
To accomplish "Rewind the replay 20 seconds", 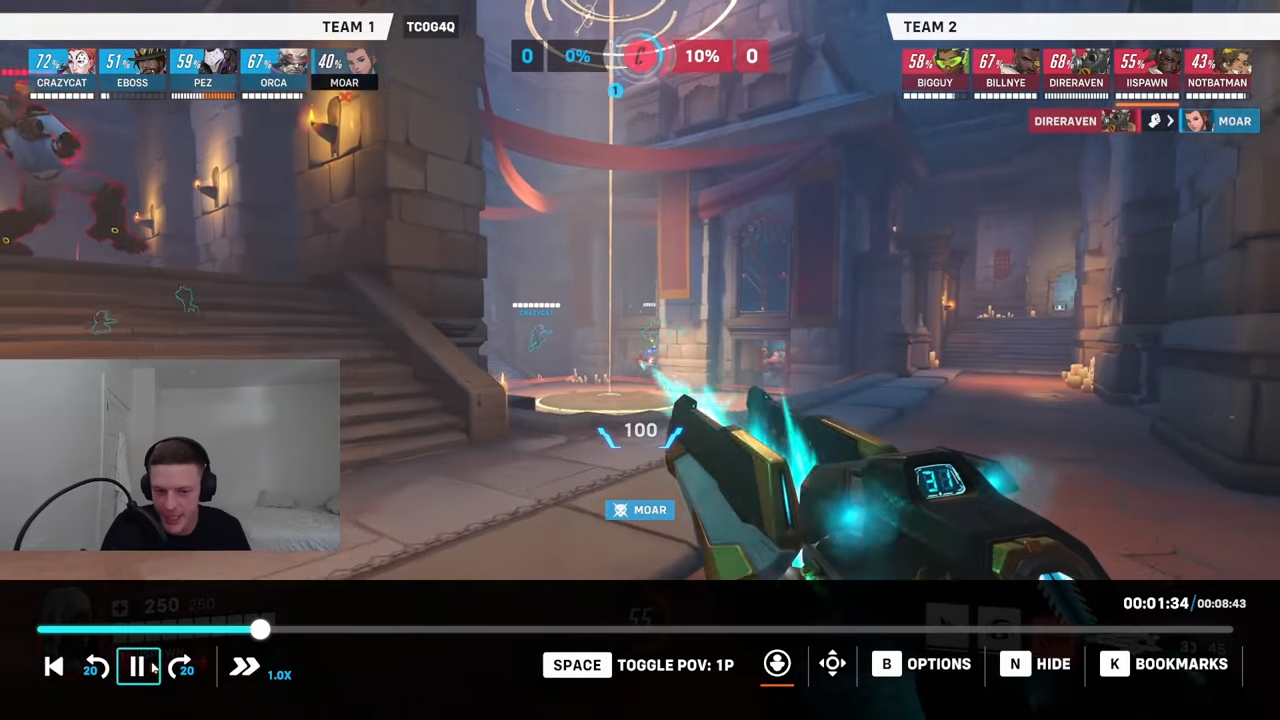I will (x=96, y=667).
